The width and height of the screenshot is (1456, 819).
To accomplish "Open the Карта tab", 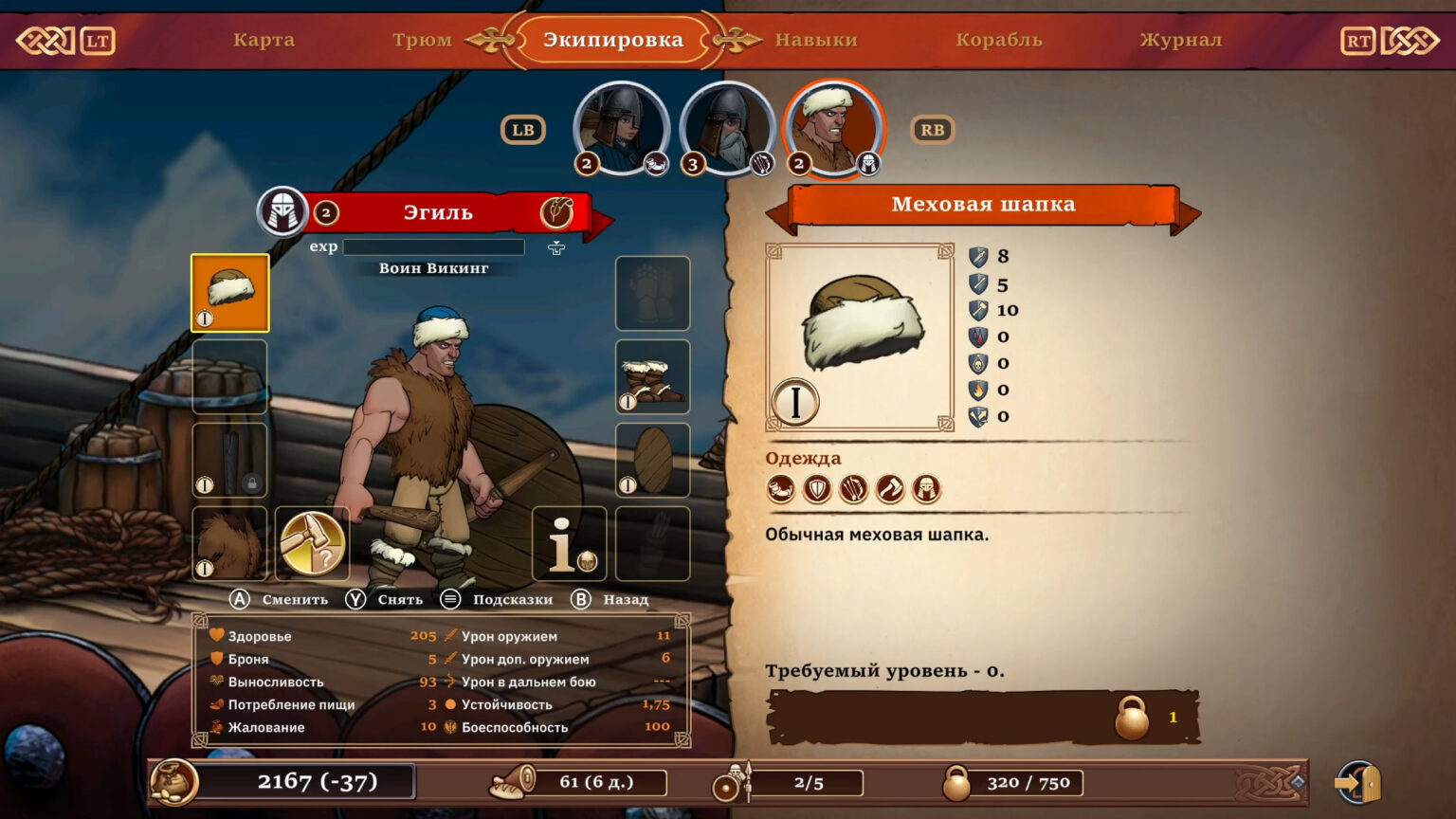I will pyautogui.click(x=264, y=40).
